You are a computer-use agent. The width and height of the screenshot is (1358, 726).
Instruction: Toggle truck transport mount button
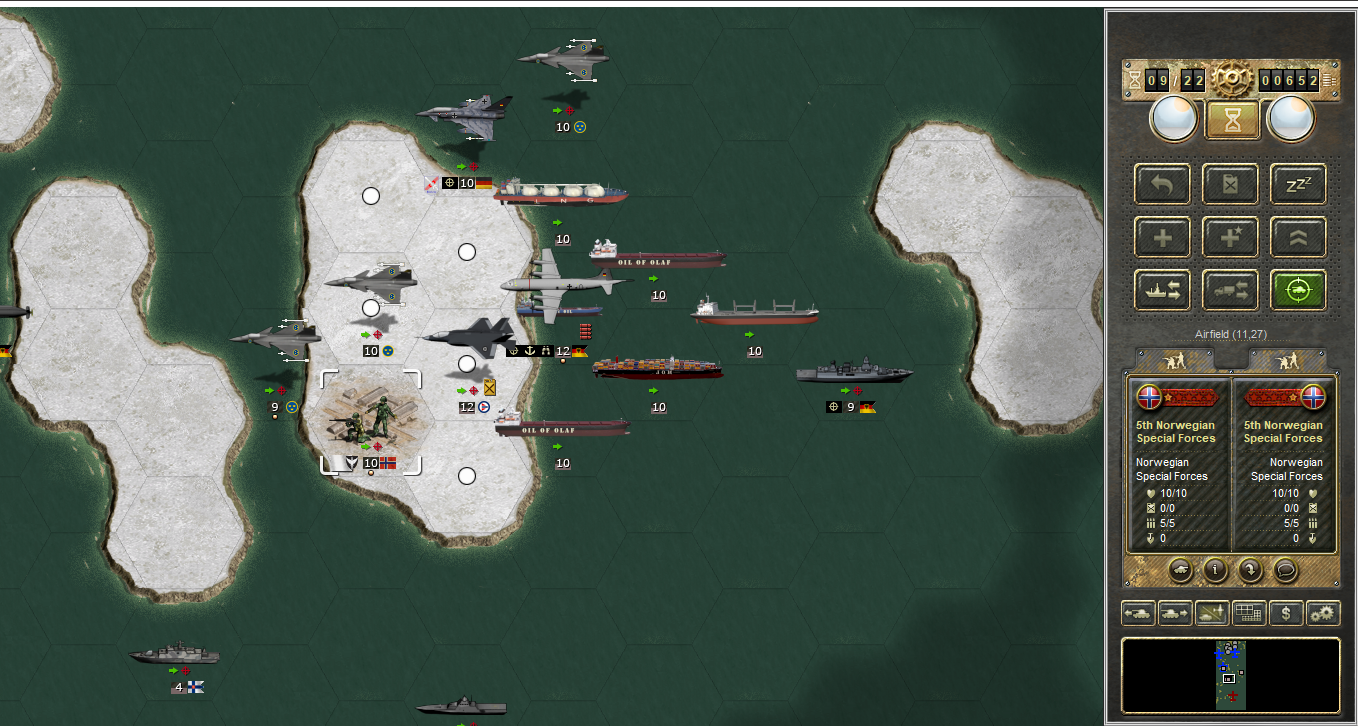(x=1231, y=290)
